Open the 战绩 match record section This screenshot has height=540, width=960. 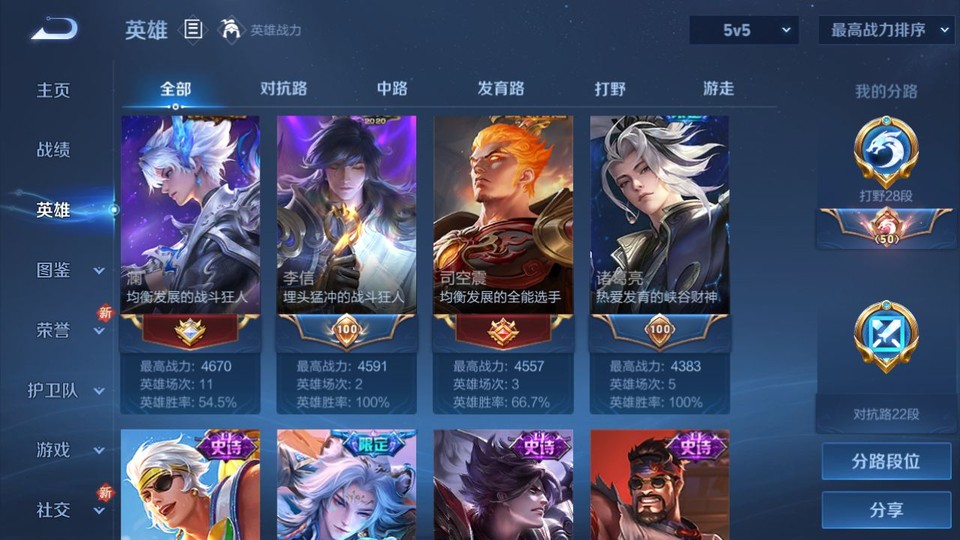click(54, 150)
